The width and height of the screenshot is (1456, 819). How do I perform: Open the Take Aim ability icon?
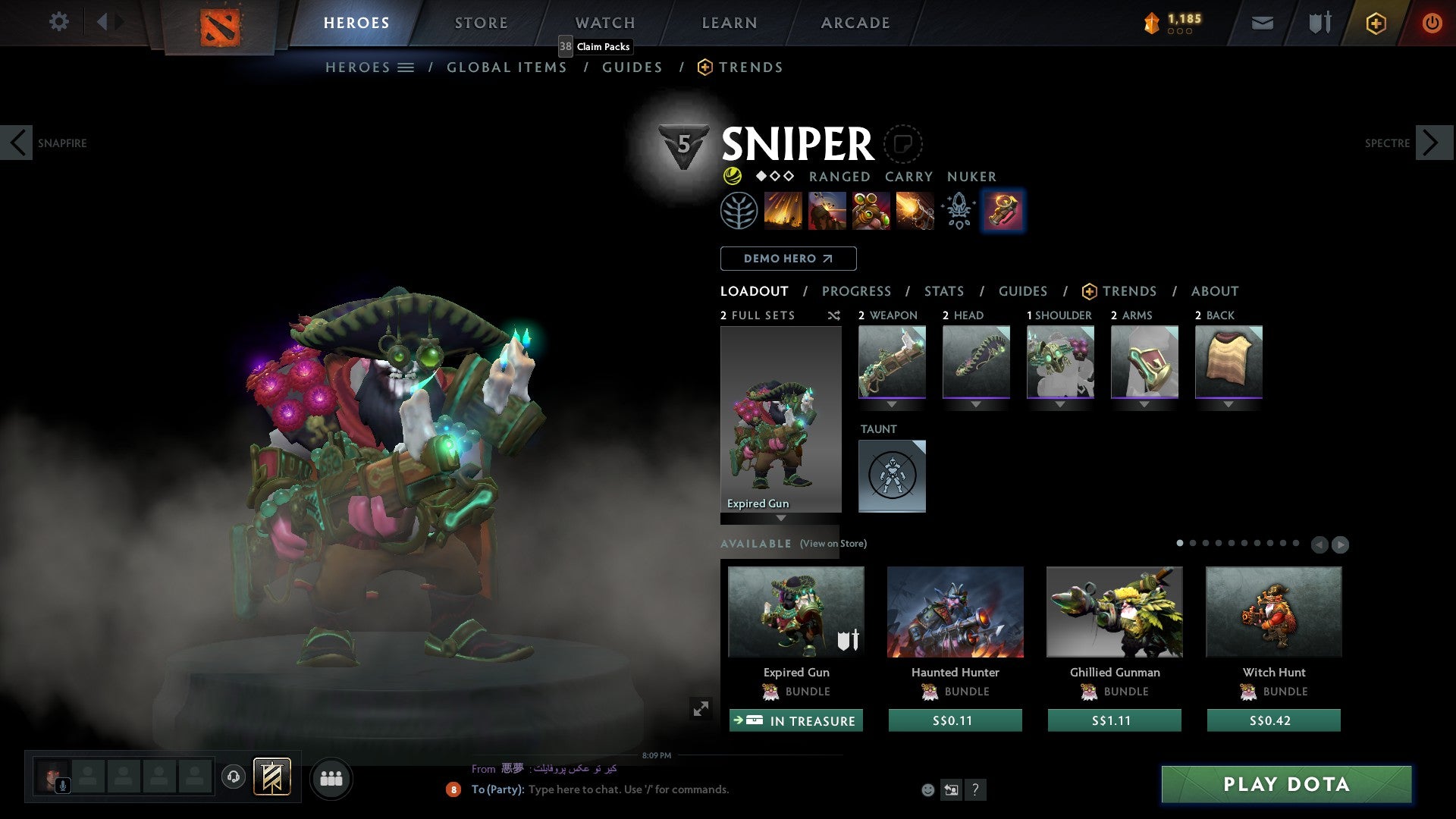click(x=870, y=210)
